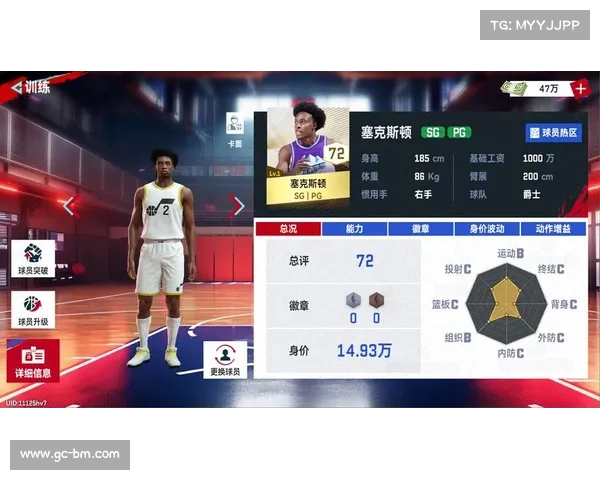This screenshot has width=600, height=480.
Task: View 详细信息 detailed info
Action: tap(32, 361)
